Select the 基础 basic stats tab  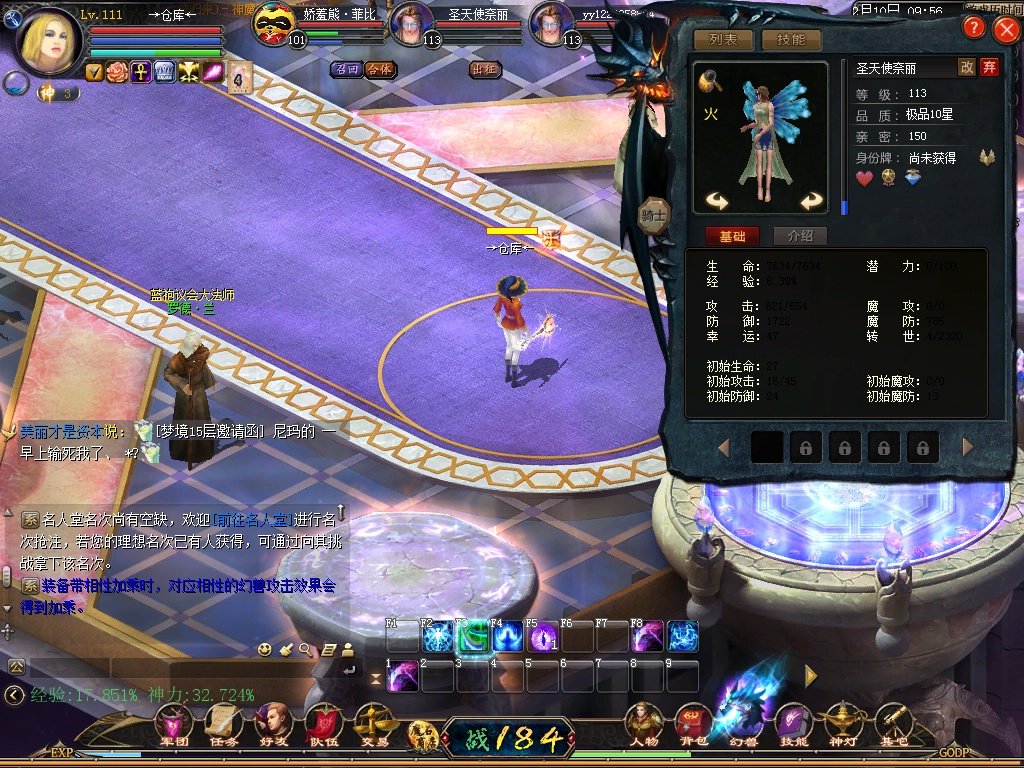coord(732,236)
